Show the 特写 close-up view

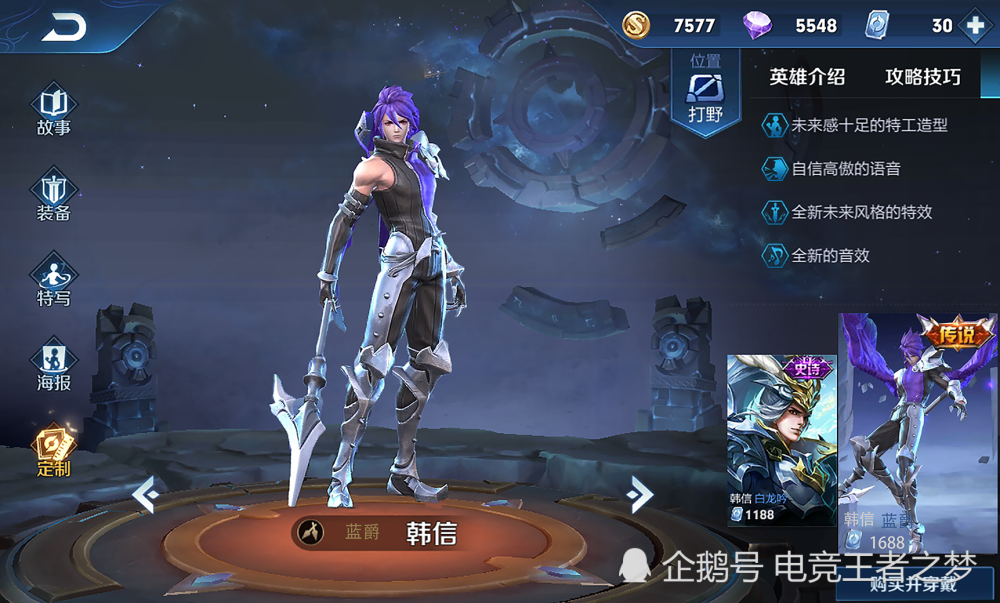pos(54,281)
